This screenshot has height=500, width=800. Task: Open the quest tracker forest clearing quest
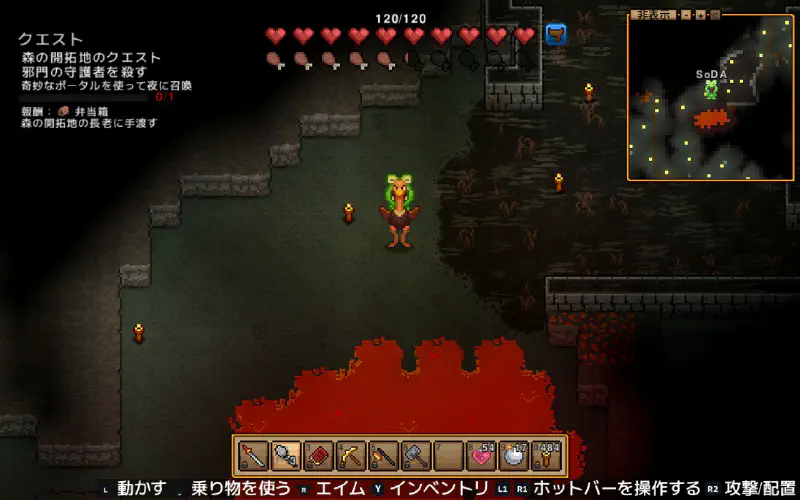[90, 58]
